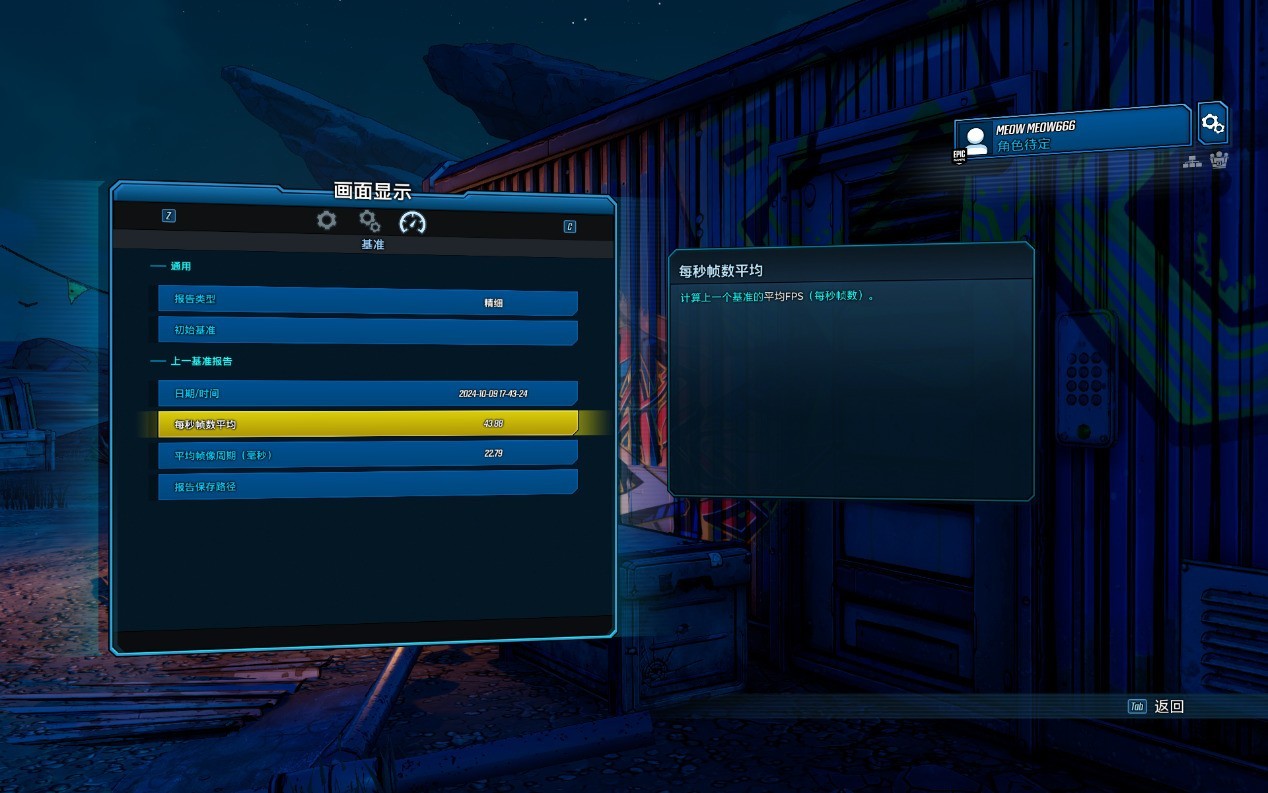Select the 日期/时间 report row

(x=367, y=394)
